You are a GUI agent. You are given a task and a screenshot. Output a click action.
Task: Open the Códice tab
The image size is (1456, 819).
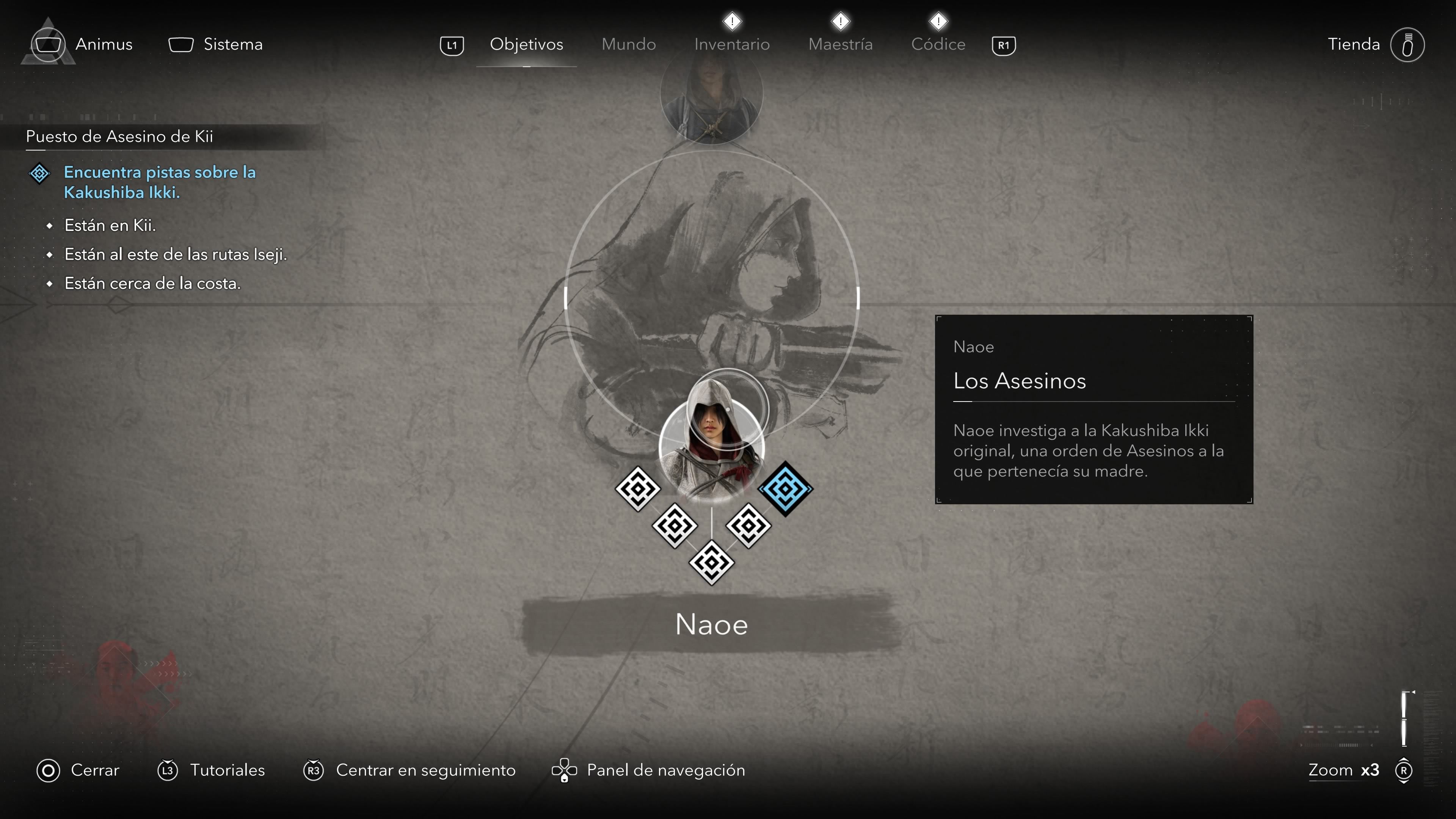pyautogui.click(x=938, y=44)
